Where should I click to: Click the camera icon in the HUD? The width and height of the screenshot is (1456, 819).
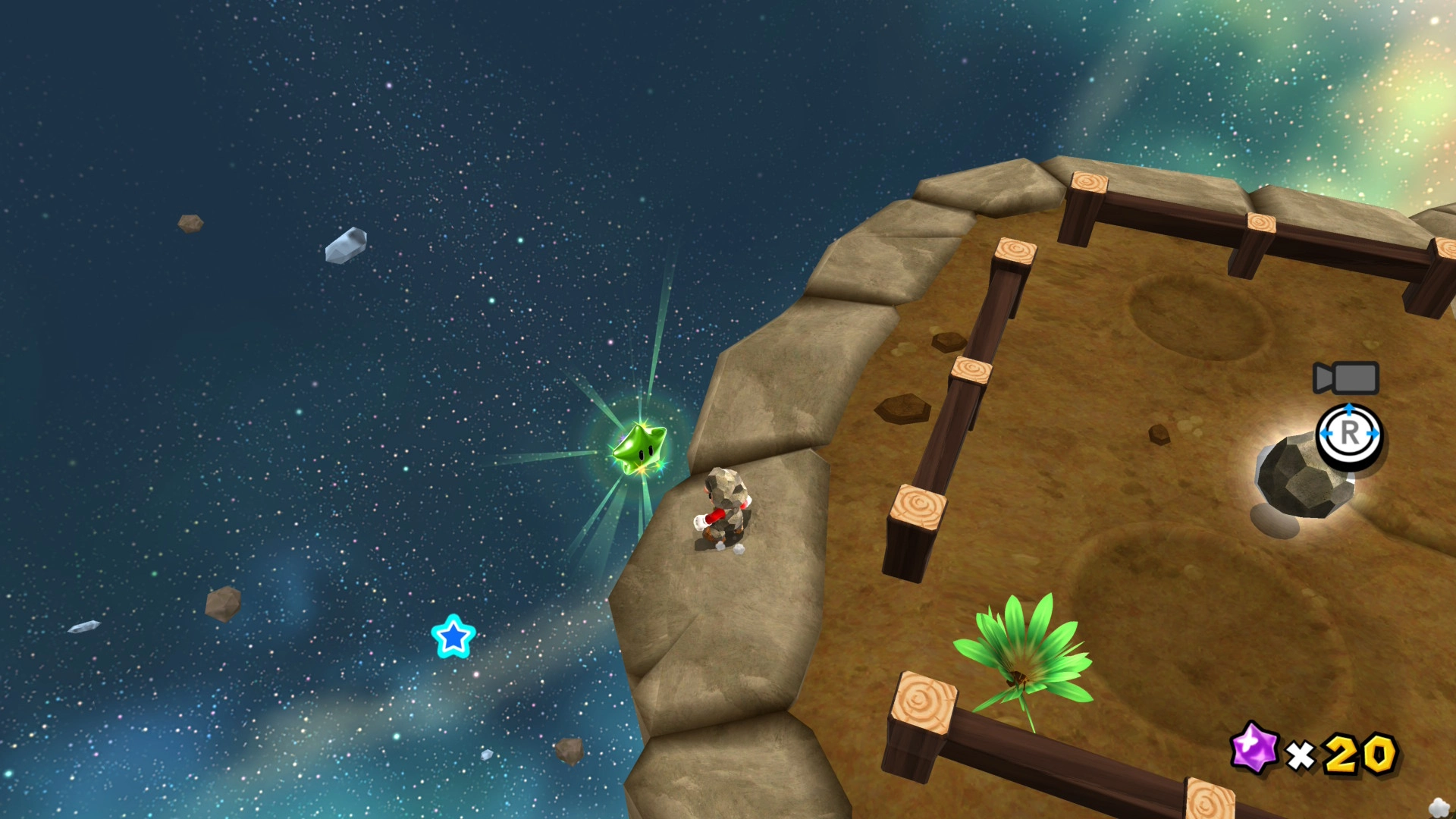pos(1346,378)
